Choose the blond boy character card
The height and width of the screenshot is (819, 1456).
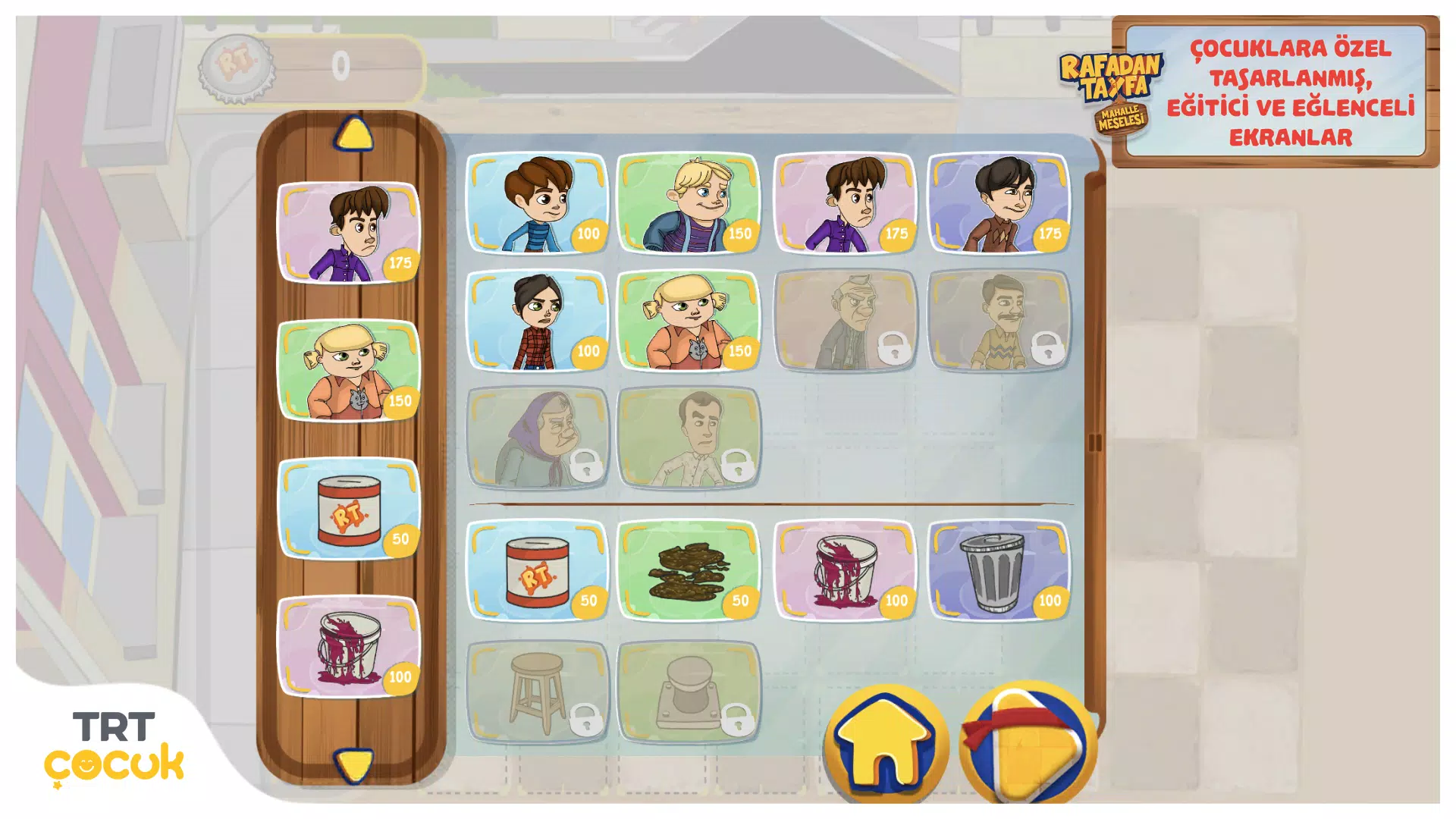tap(689, 203)
